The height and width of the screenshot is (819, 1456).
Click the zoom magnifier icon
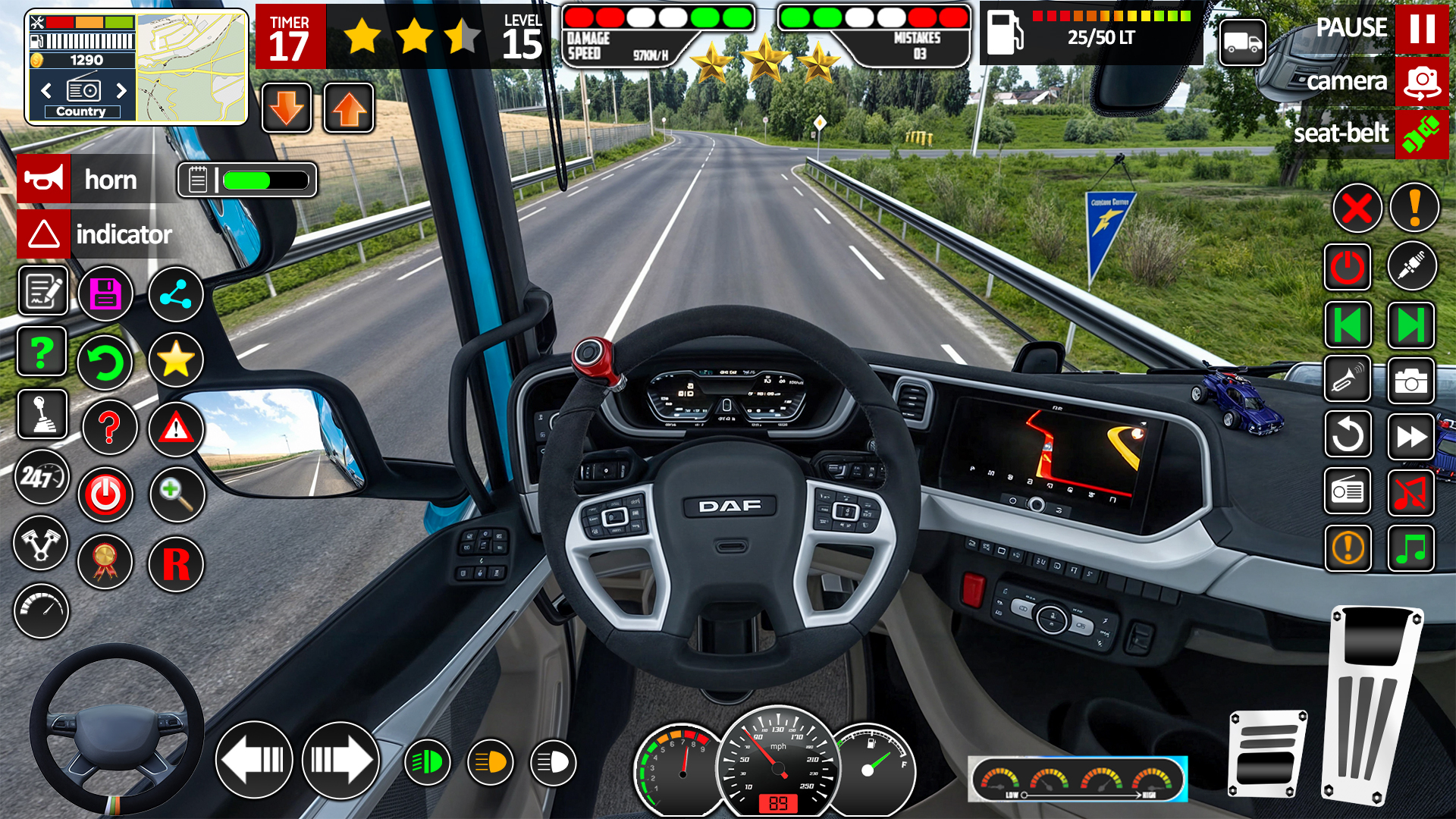pos(176,494)
